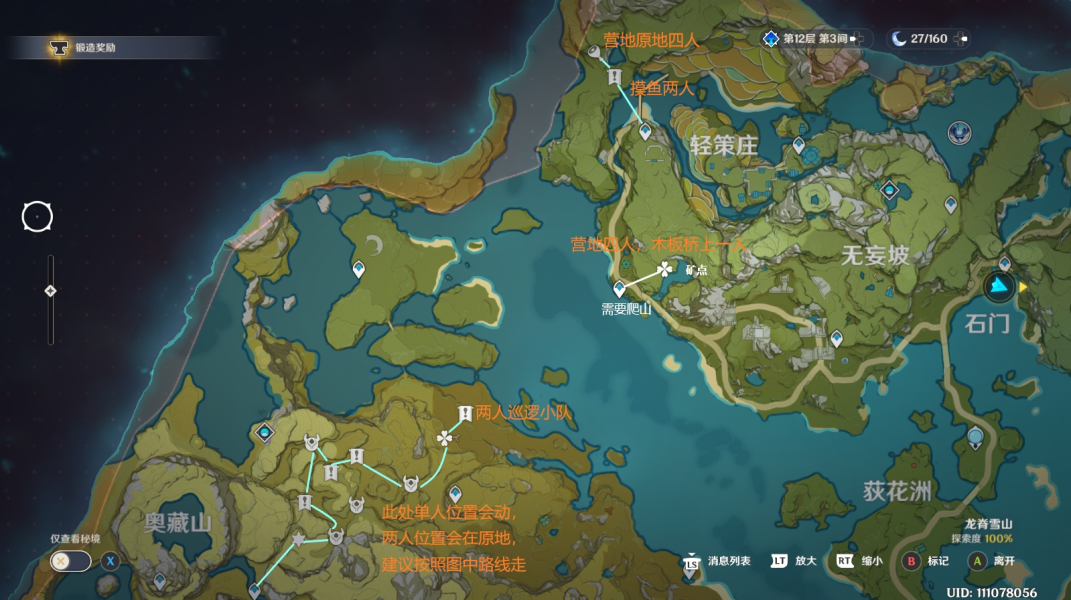Click the plus beside the 27/160 resin counter

tap(962, 39)
